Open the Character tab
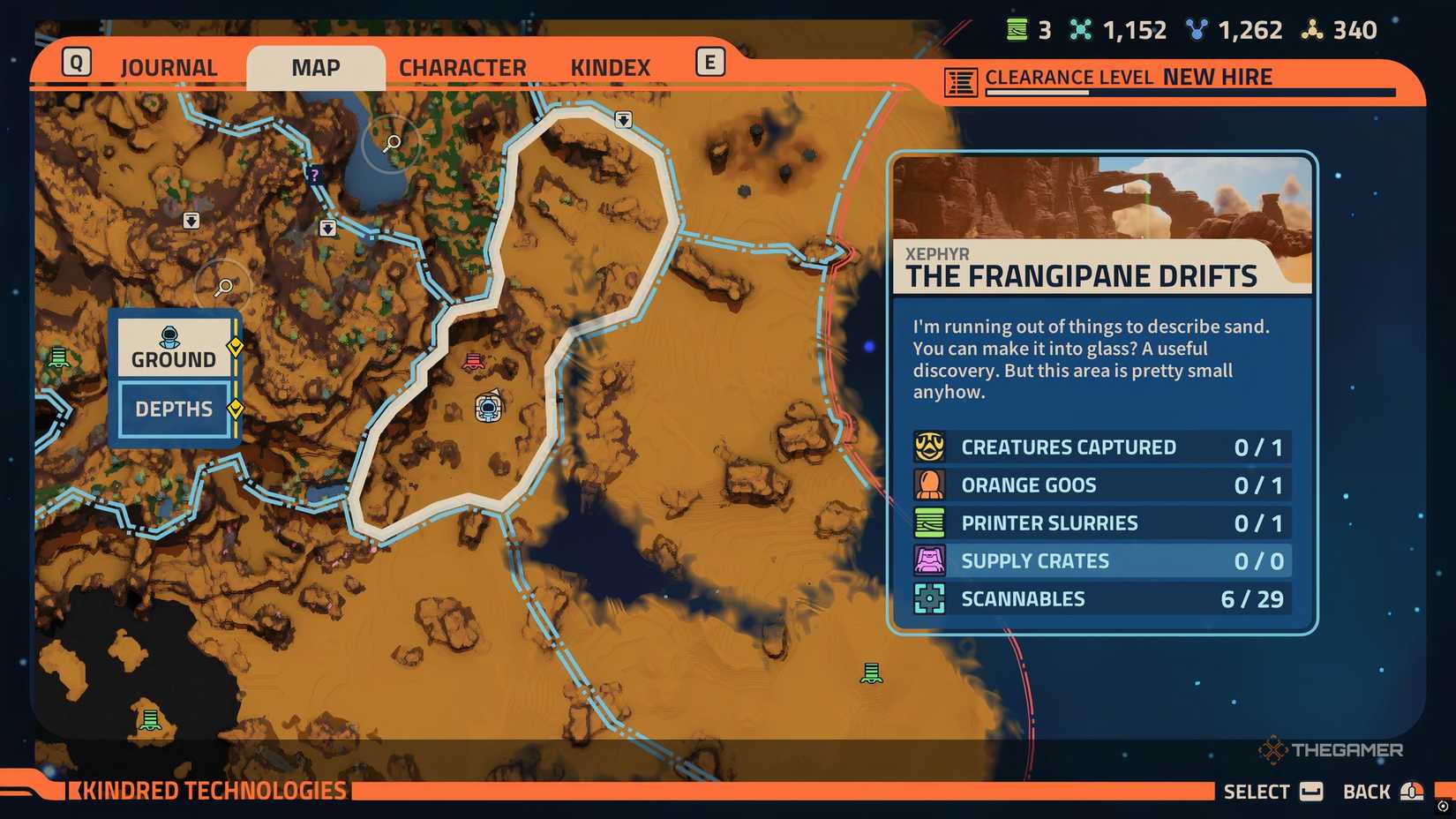This screenshot has height=819, width=1456. tap(463, 66)
